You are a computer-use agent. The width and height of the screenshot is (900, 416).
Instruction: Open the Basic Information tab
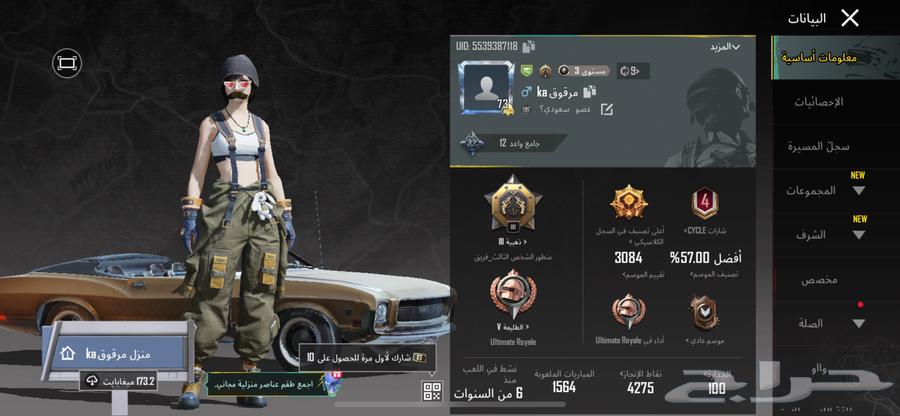point(818,58)
